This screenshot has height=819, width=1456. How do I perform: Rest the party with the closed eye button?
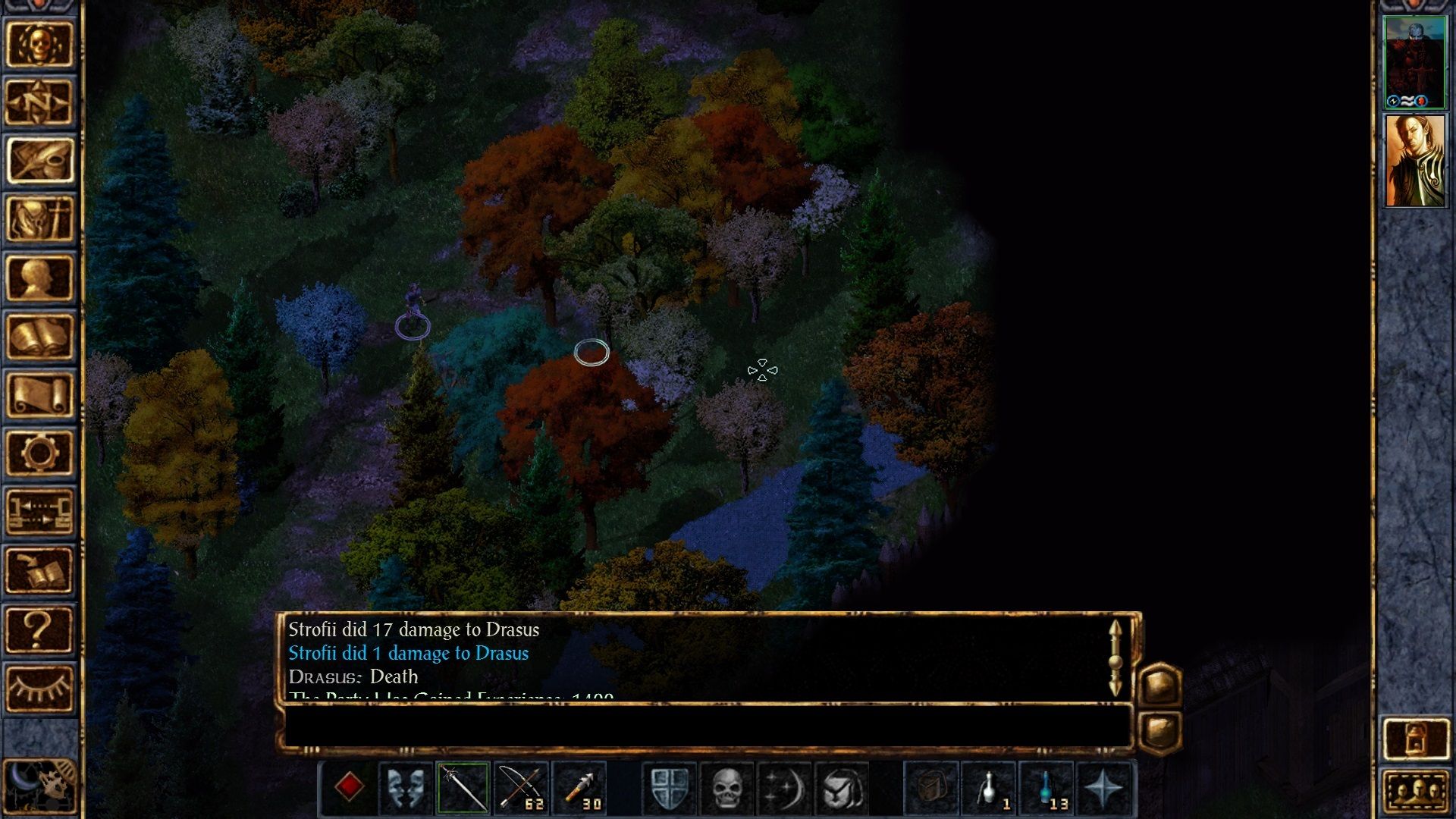click(x=39, y=687)
